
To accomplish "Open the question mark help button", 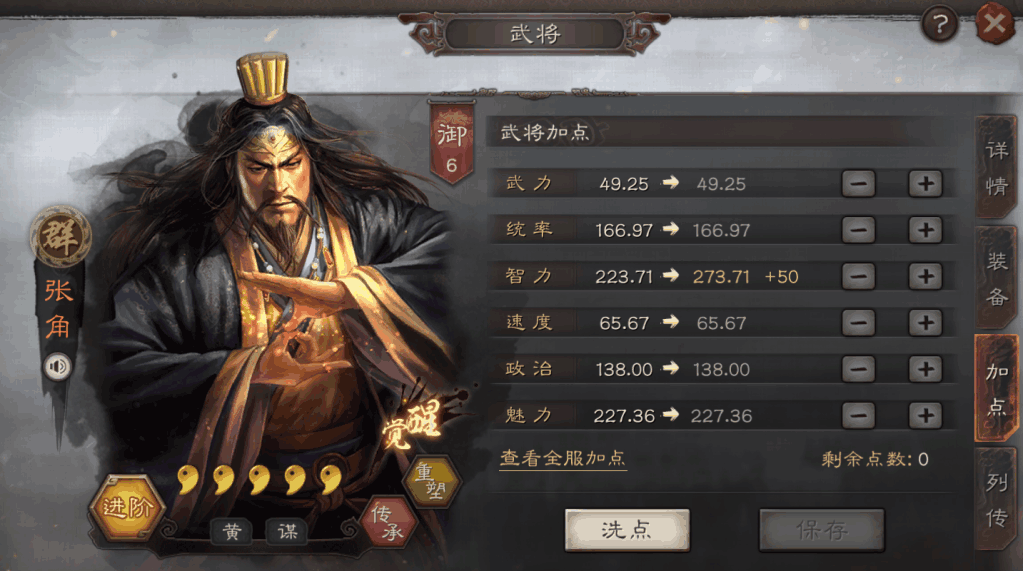I will pyautogui.click(x=939, y=24).
